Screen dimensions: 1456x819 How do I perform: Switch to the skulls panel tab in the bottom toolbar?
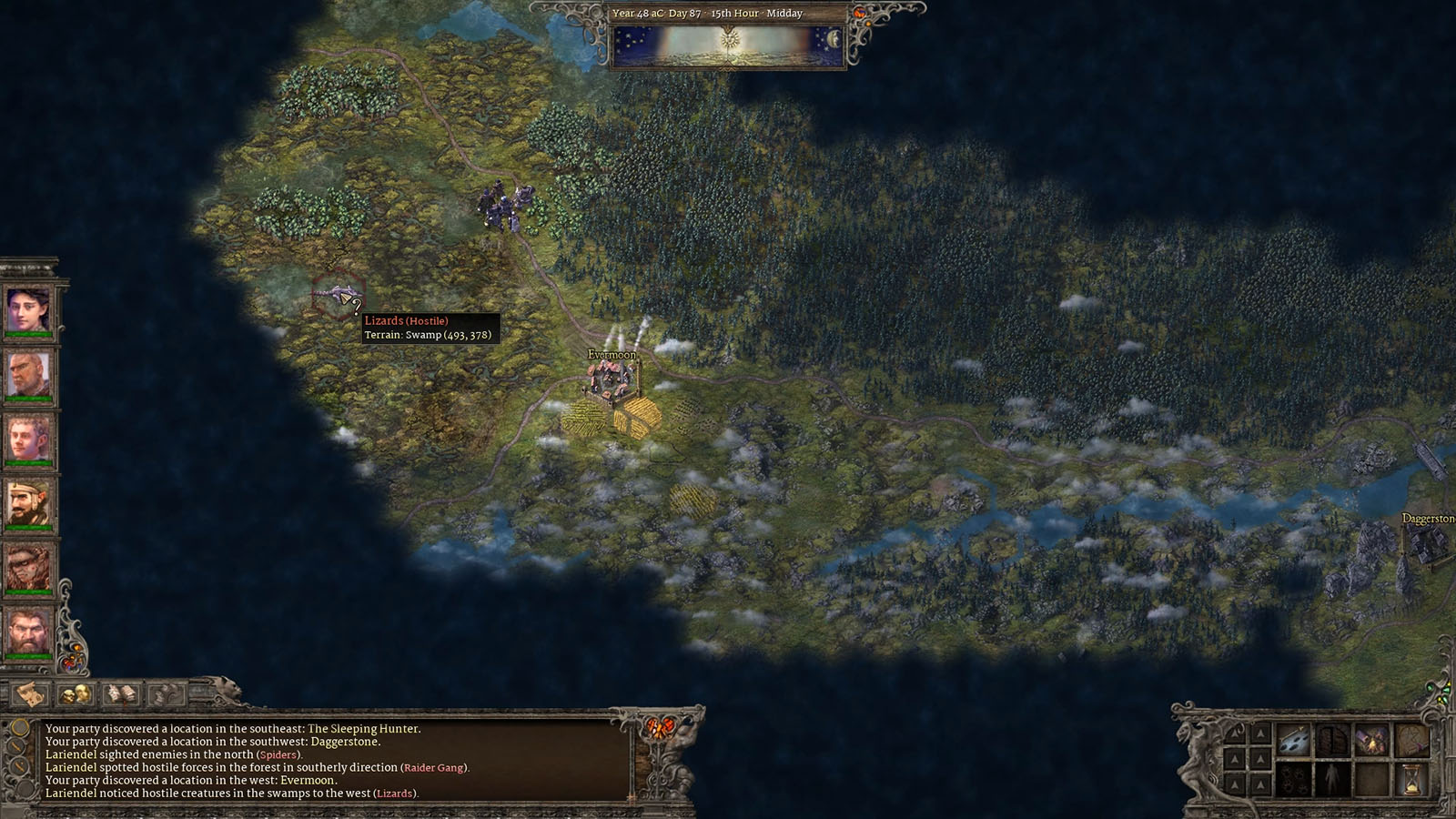tap(76, 693)
